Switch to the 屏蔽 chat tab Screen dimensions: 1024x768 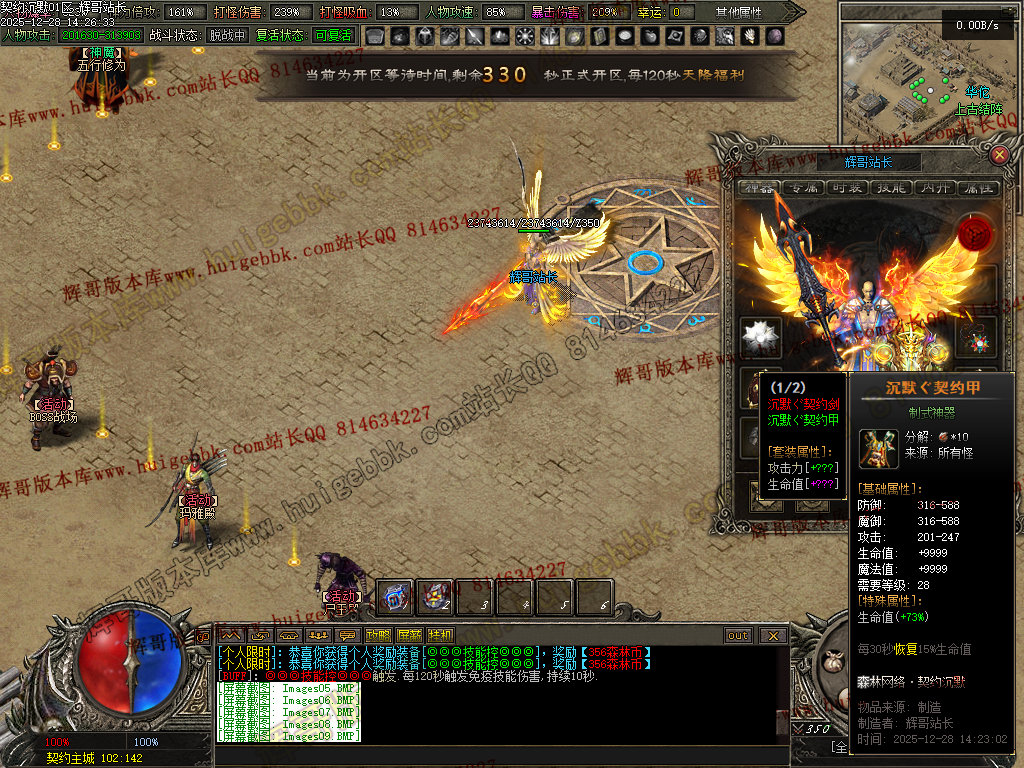[409, 635]
